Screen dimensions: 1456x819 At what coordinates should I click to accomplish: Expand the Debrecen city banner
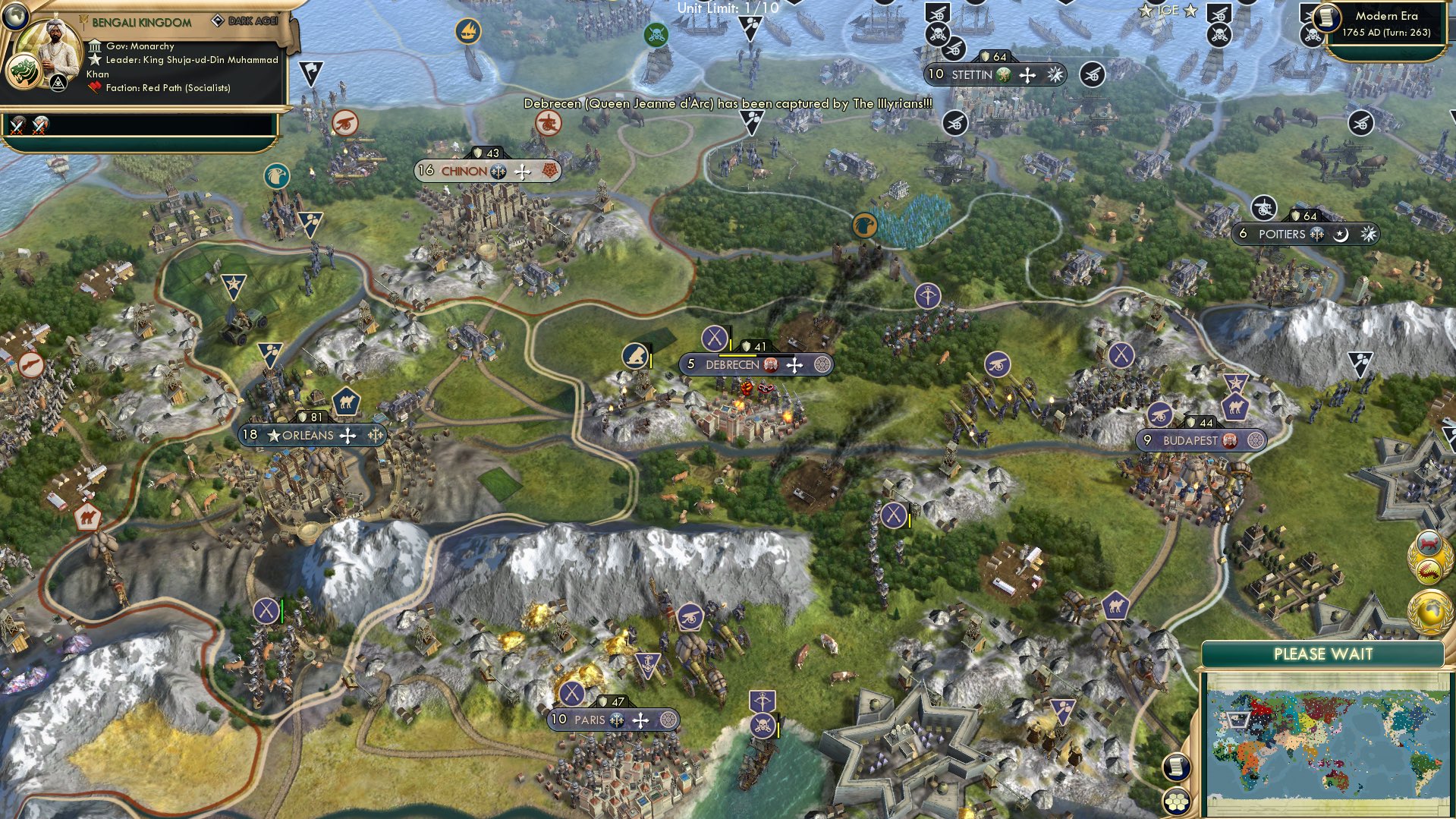tap(755, 364)
